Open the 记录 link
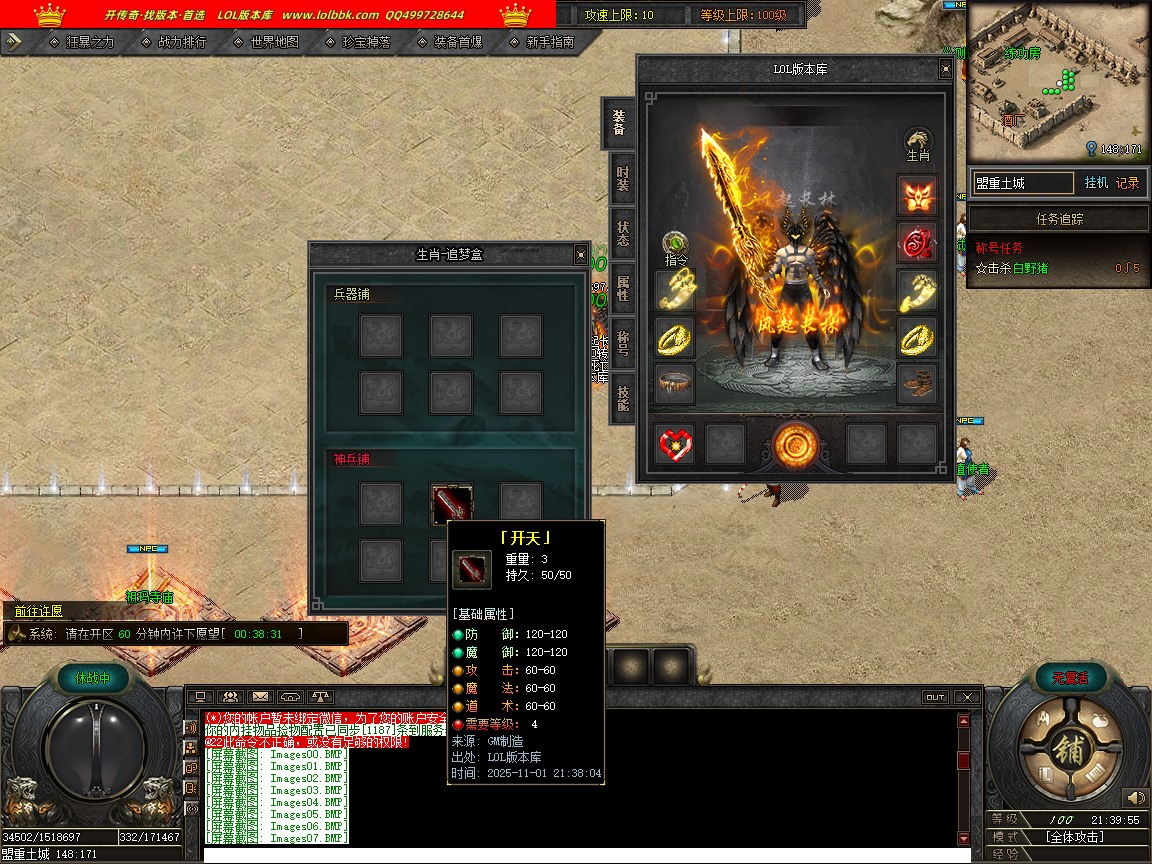Screen dimensions: 1152x864 (1127, 183)
